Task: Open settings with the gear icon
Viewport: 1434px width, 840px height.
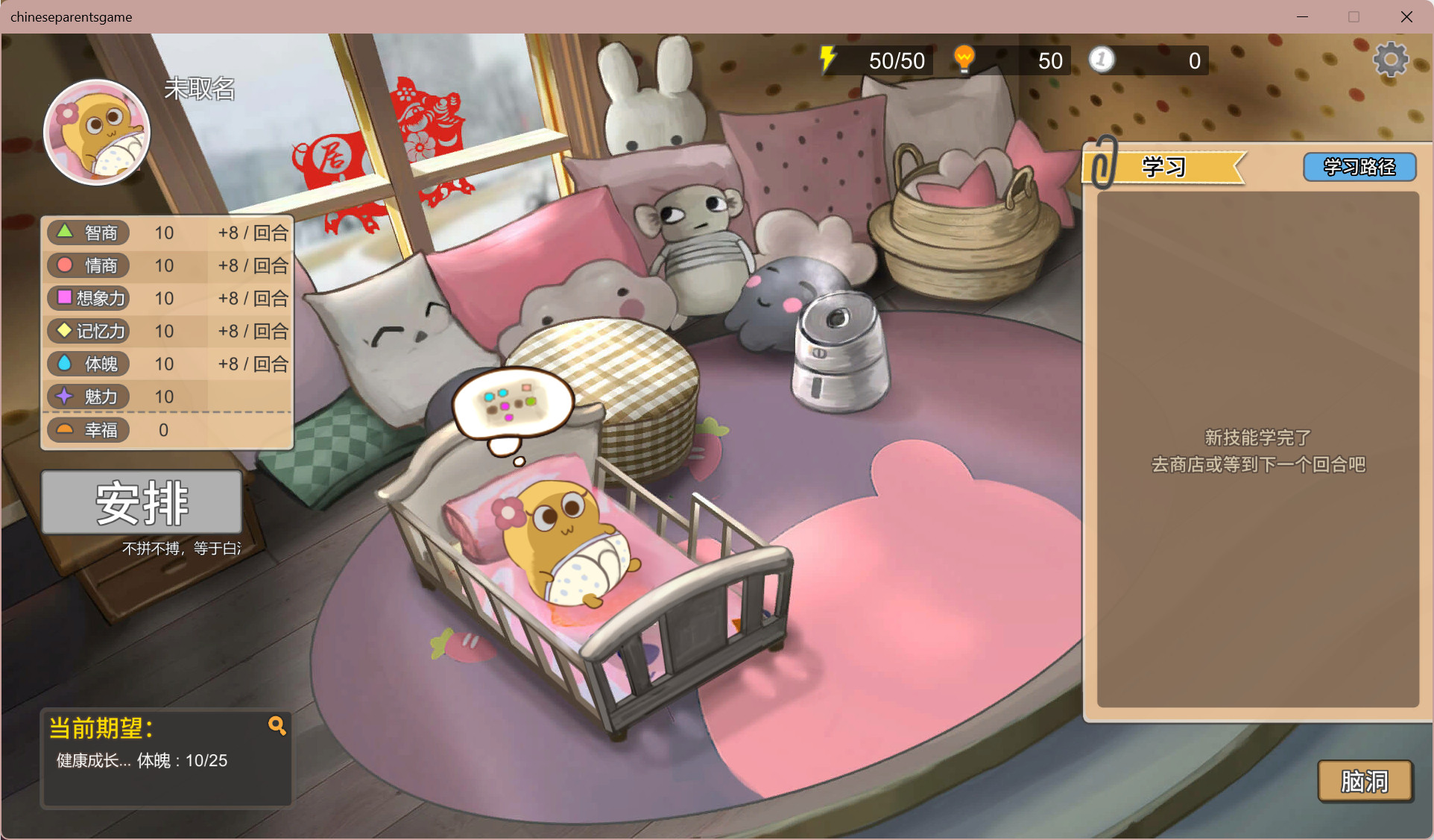Action: 1390,60
